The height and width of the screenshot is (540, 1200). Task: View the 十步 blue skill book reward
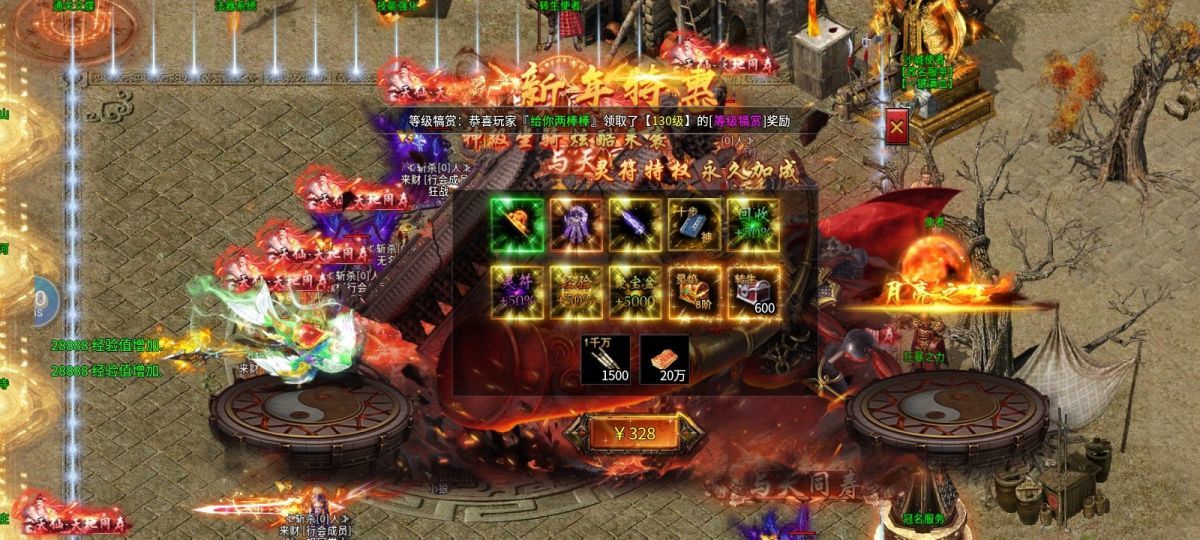click(694, 224)
